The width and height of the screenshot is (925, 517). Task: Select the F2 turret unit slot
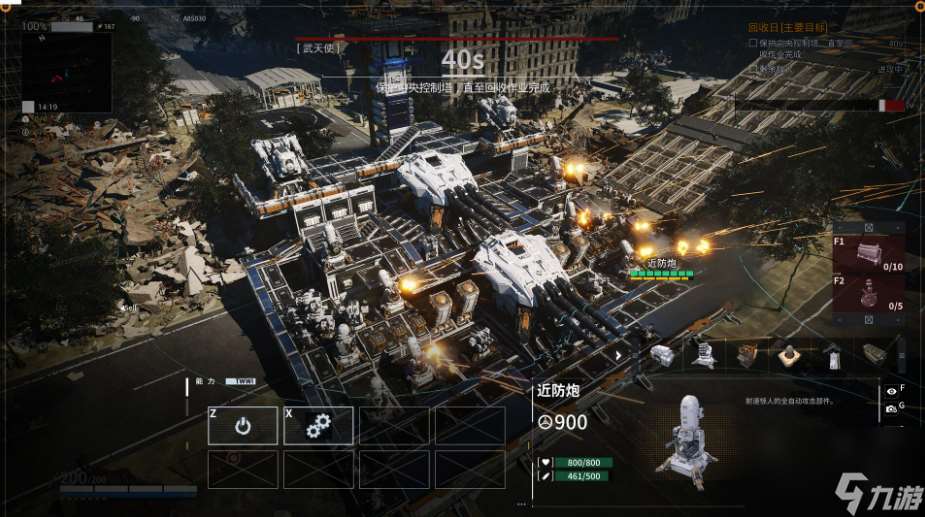tap(868, 295)
